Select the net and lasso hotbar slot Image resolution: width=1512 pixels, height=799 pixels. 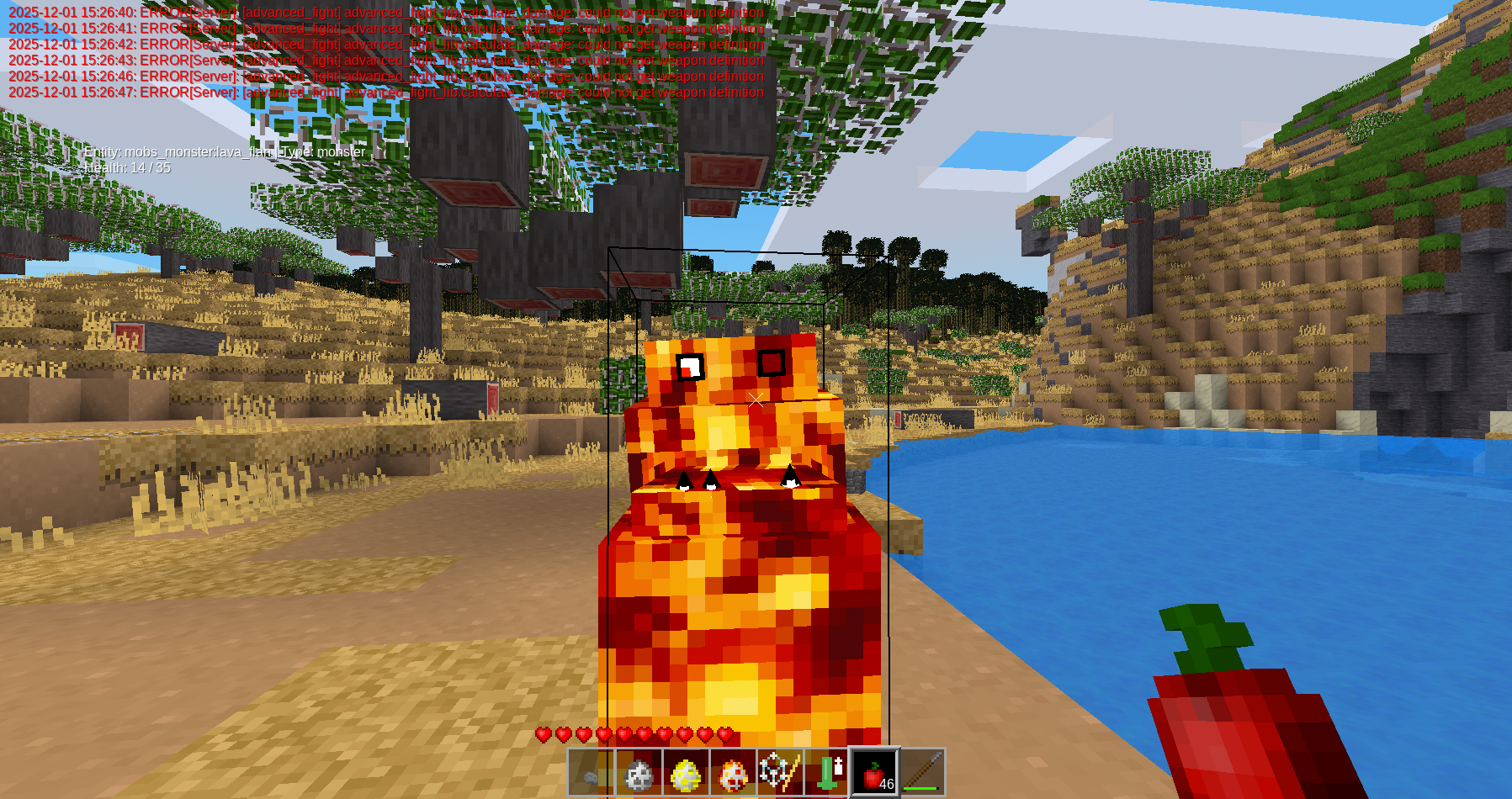pyautogui.click(x=780, y=772)
